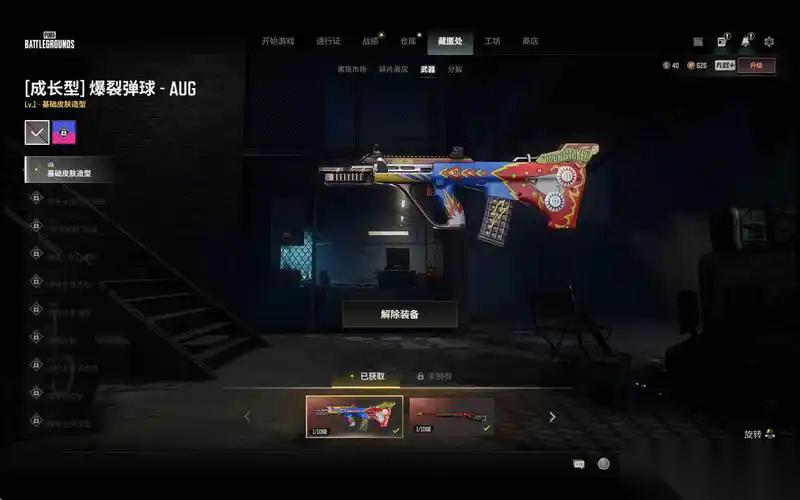Switch to the 分解 (Dismantle) sub-tab
The height and width of the screenshot is (500, 800).
coord(455,69)
